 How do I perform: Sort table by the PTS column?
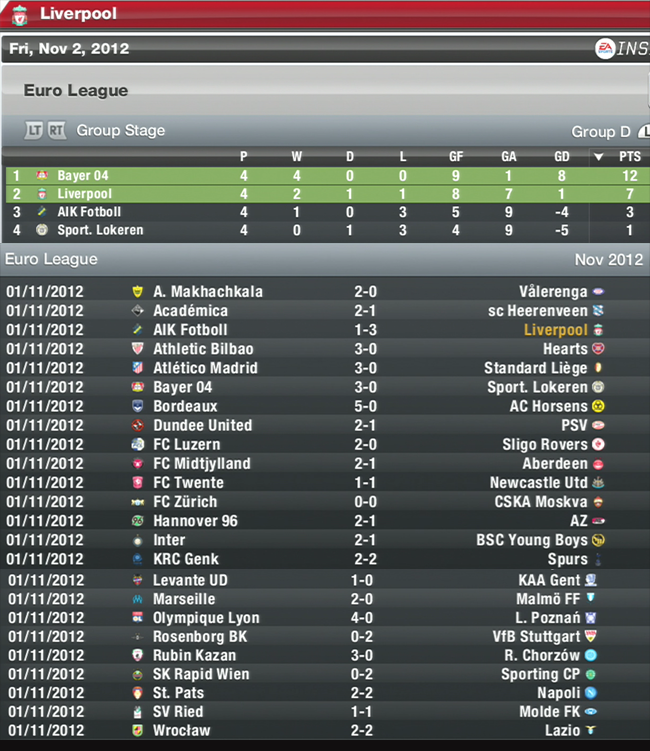point(629,157)
